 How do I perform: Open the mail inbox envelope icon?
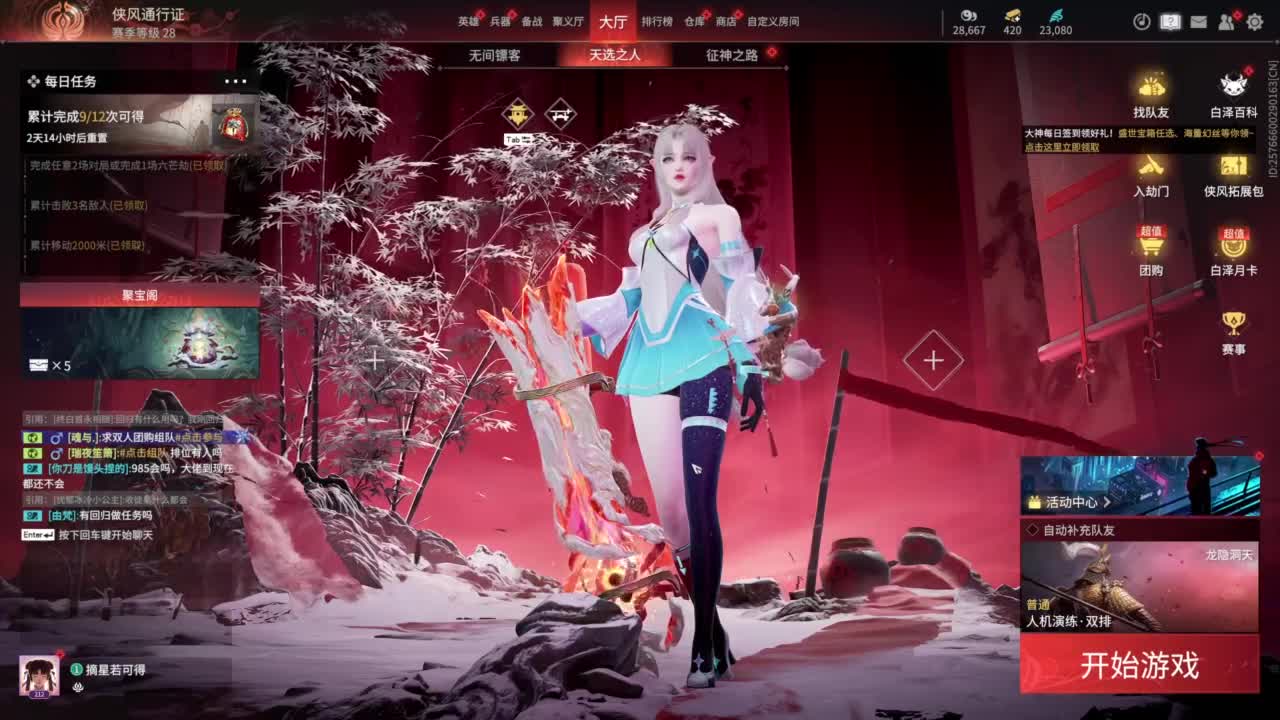pyautogui.click(x=1198, y=22)
